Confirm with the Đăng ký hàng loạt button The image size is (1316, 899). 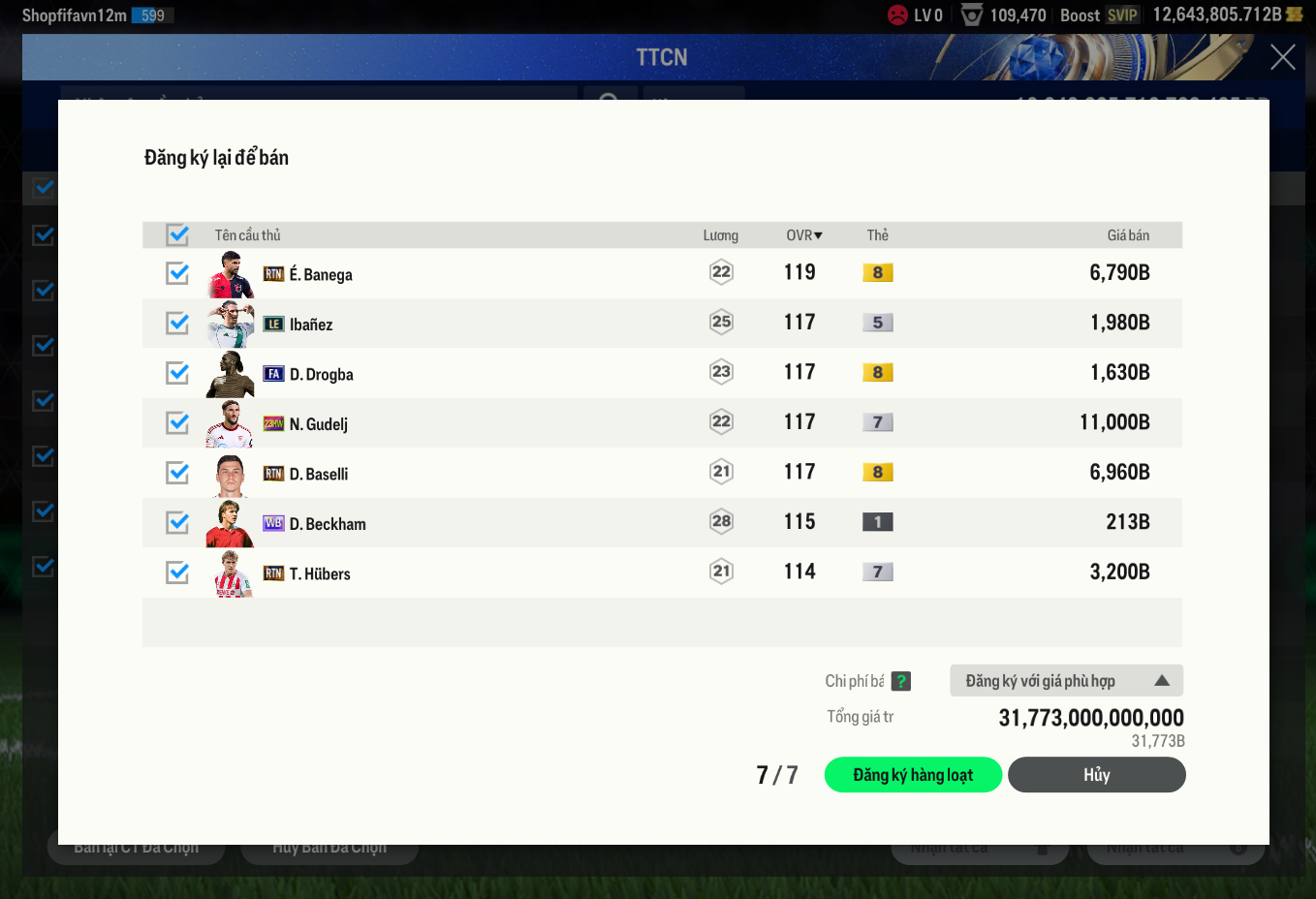913,775
